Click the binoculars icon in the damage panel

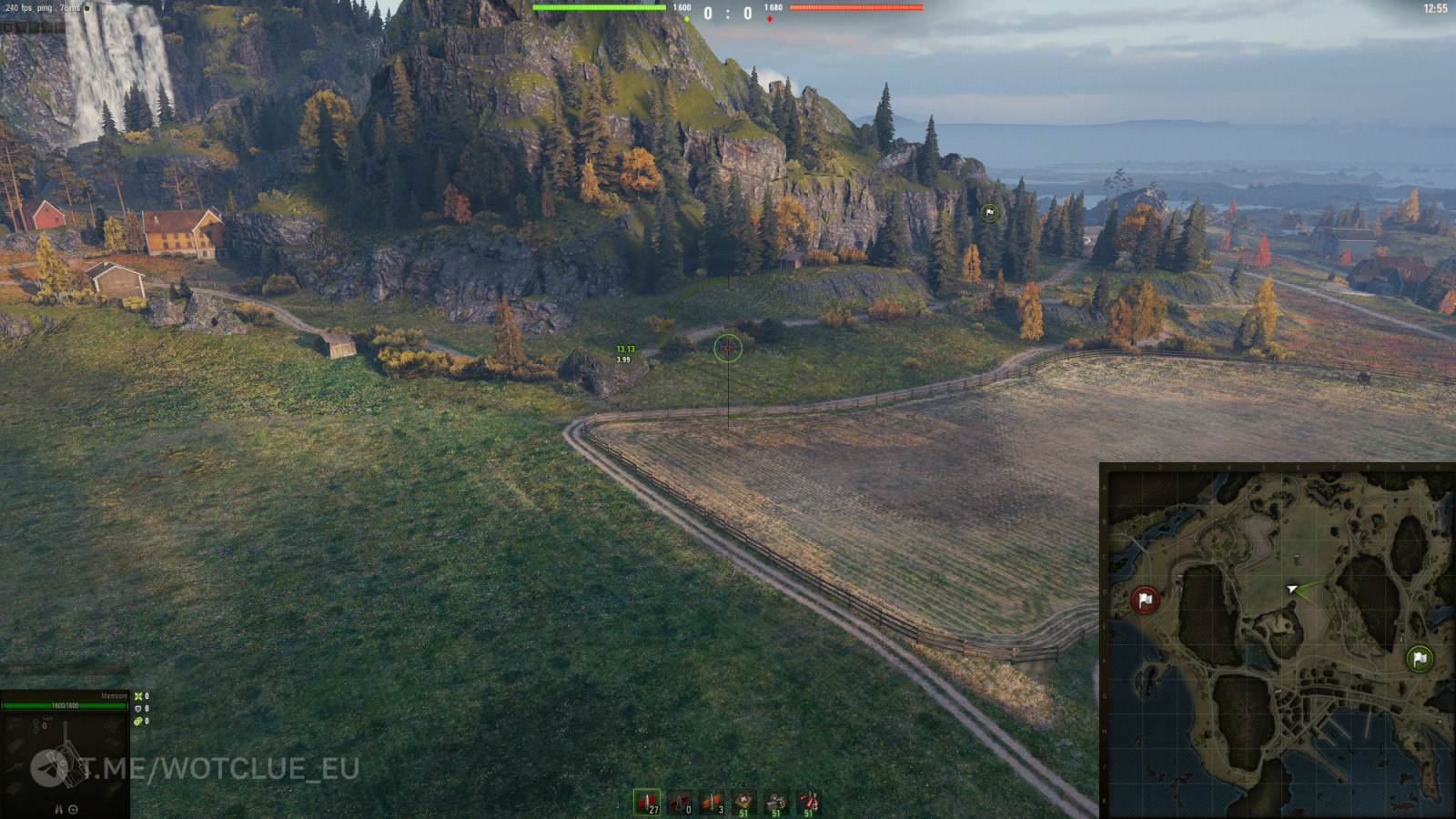pos(59,809)
